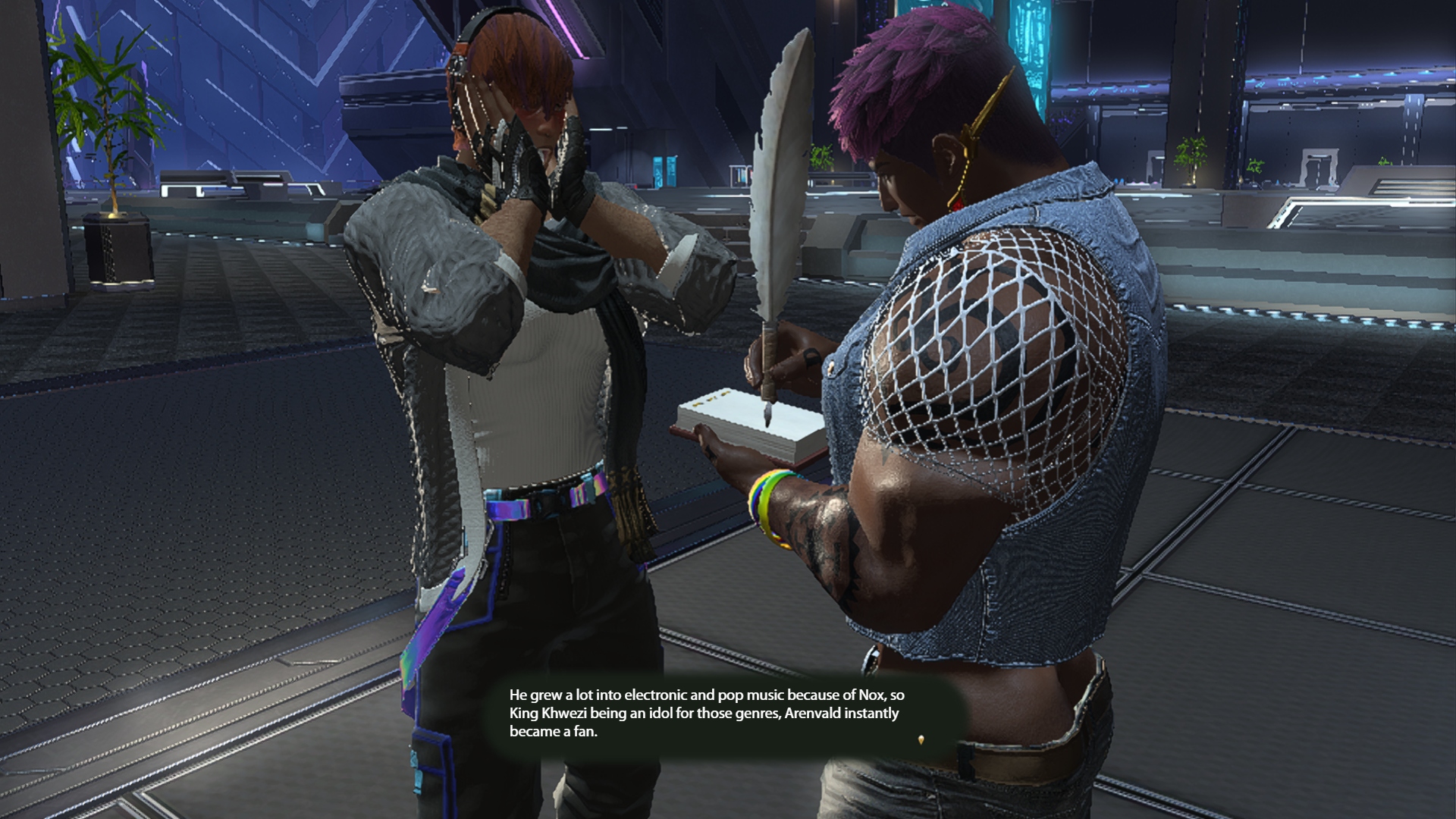The height and width of the screenshot is (819, 1456).
Task: Advance the dialogue with the gold continue marker
Action: [x=921, y=739]
